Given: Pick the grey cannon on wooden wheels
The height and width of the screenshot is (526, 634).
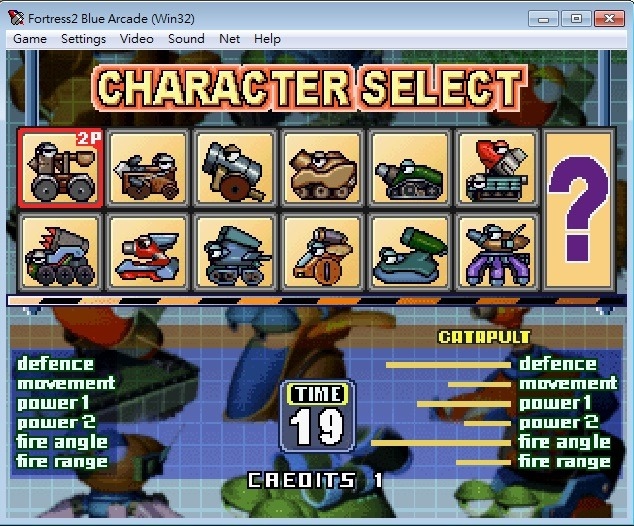Looking at the screenshot, I should tap(234, 167).
